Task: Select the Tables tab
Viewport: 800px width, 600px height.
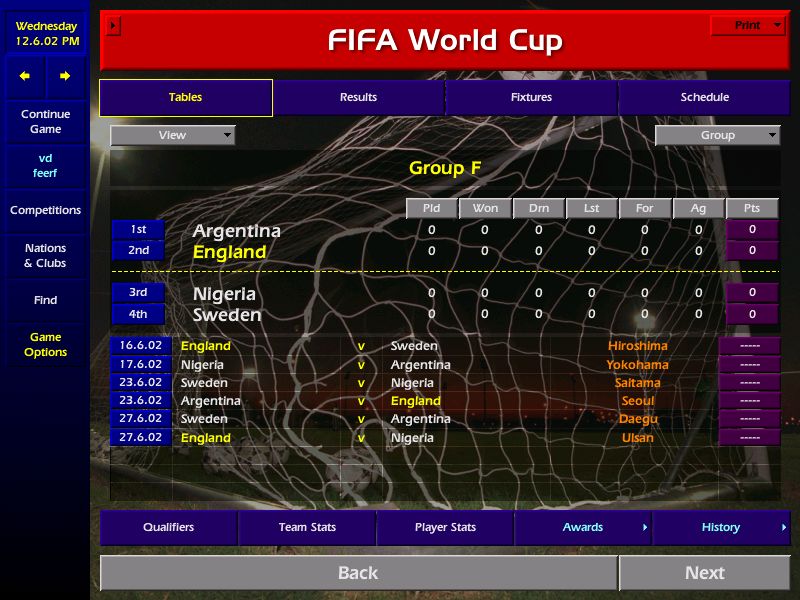Action: click(185, 98)
